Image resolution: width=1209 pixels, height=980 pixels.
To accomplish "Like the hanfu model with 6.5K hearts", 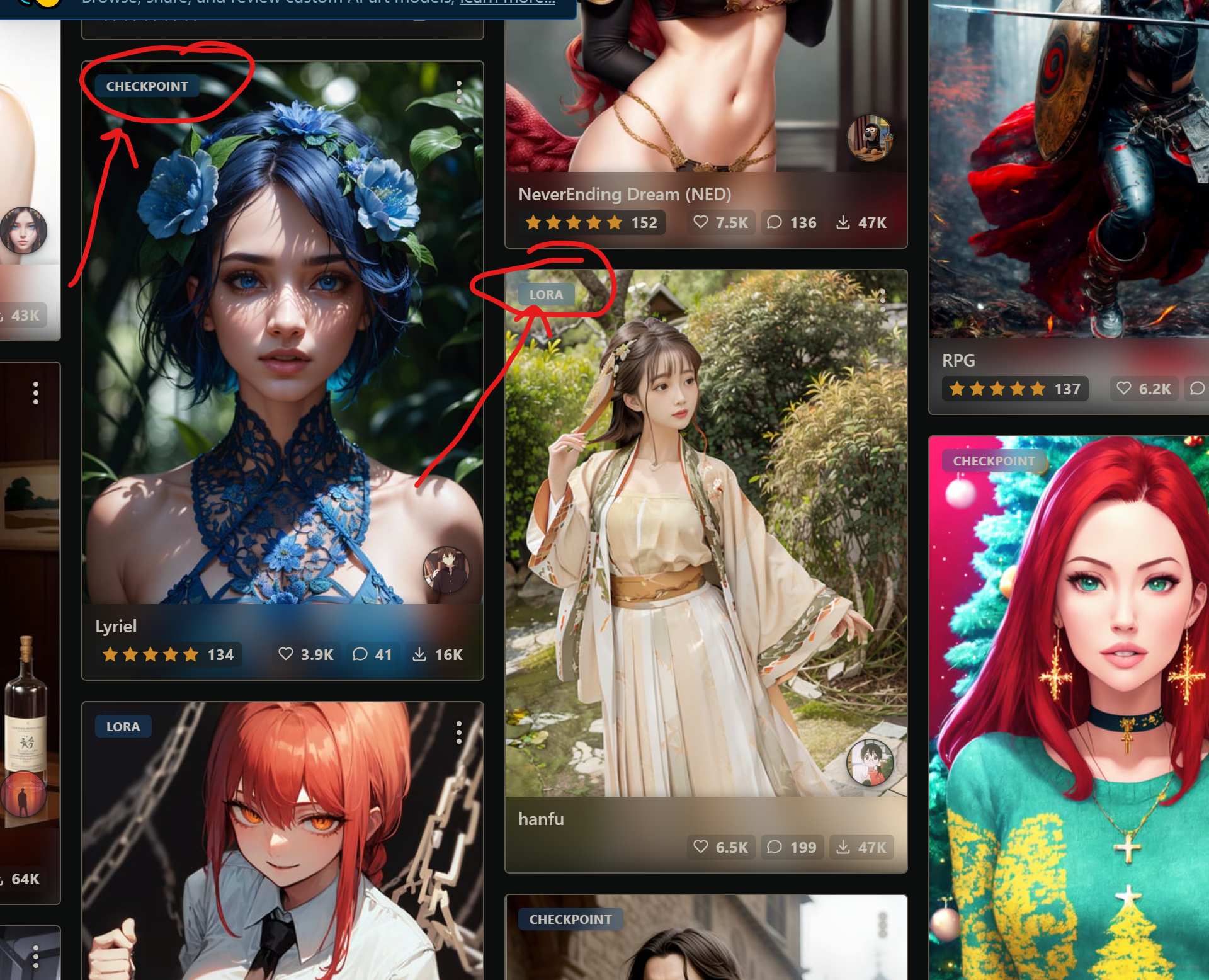I will point(721,847).
